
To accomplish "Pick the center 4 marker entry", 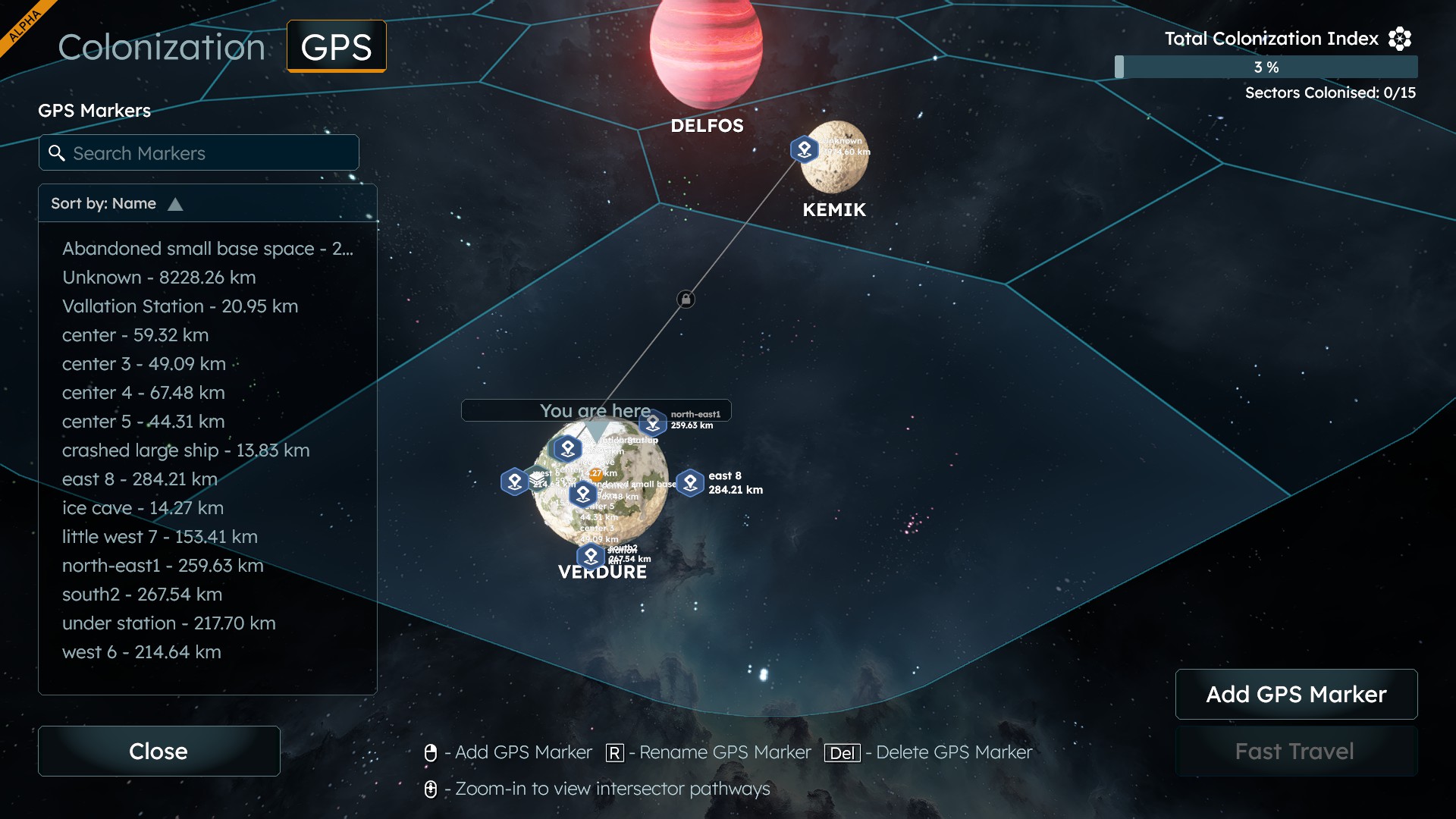I will point(143,393).
